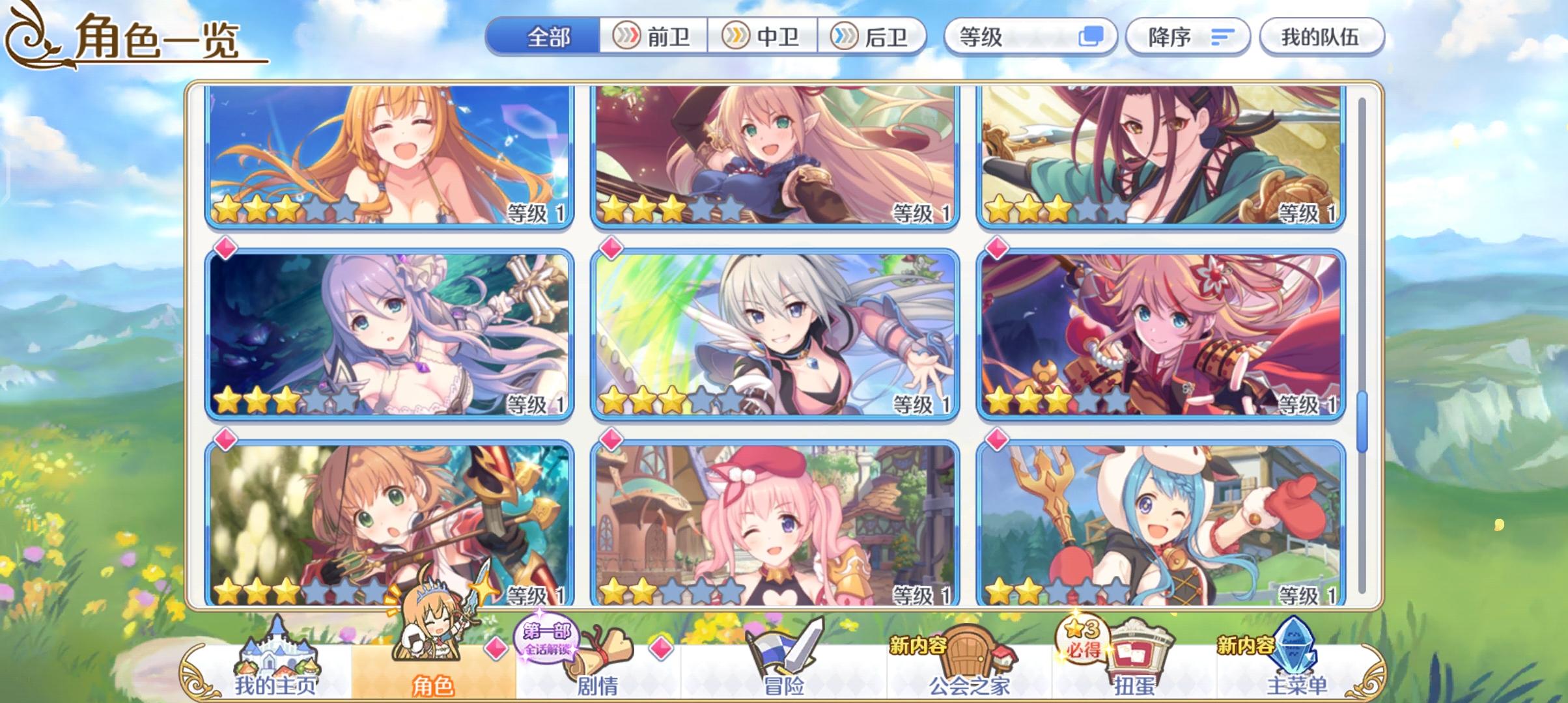This screenshot has width=1568, height=703.
Task: Select the 全部 filter tab
Action: click(x=548, y=37)
